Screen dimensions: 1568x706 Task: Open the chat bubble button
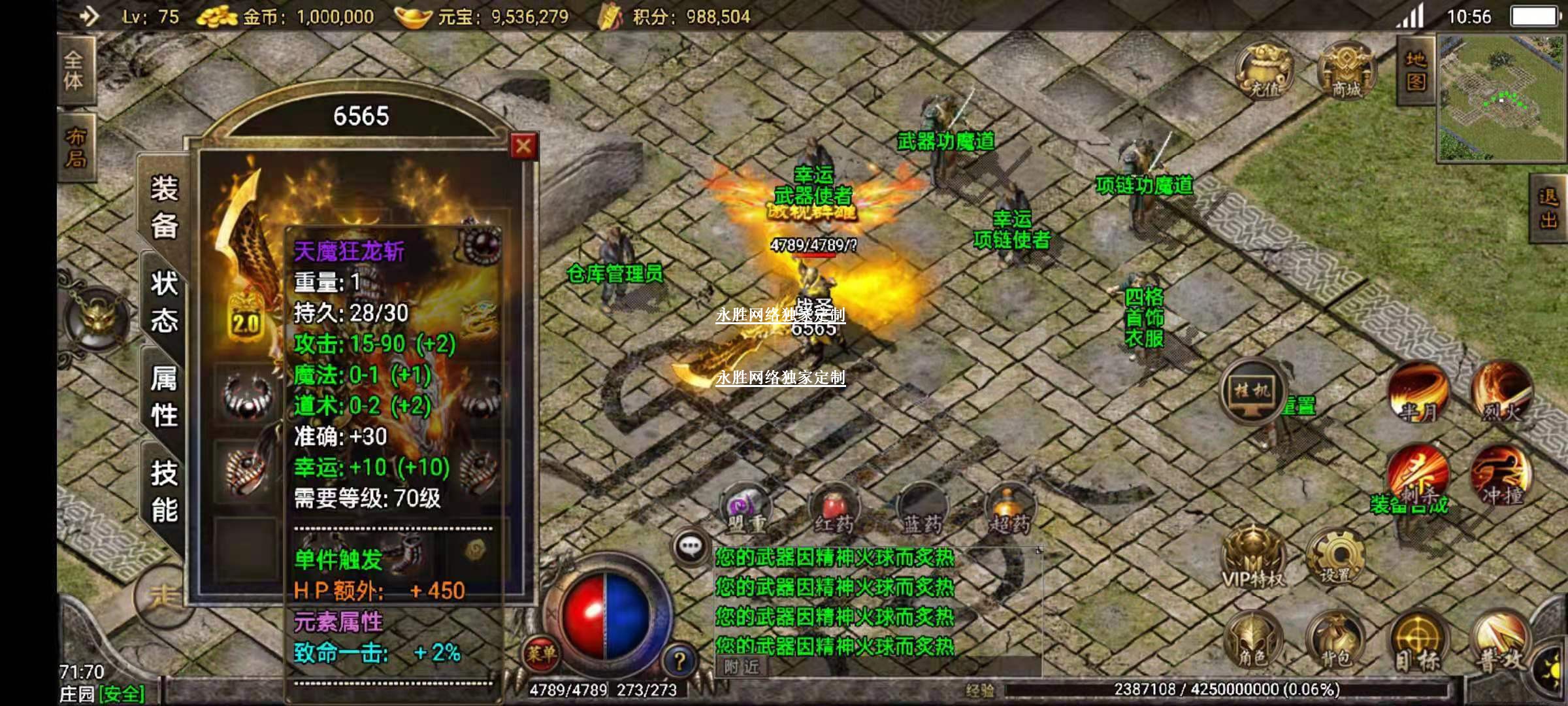tap(691, 546)
